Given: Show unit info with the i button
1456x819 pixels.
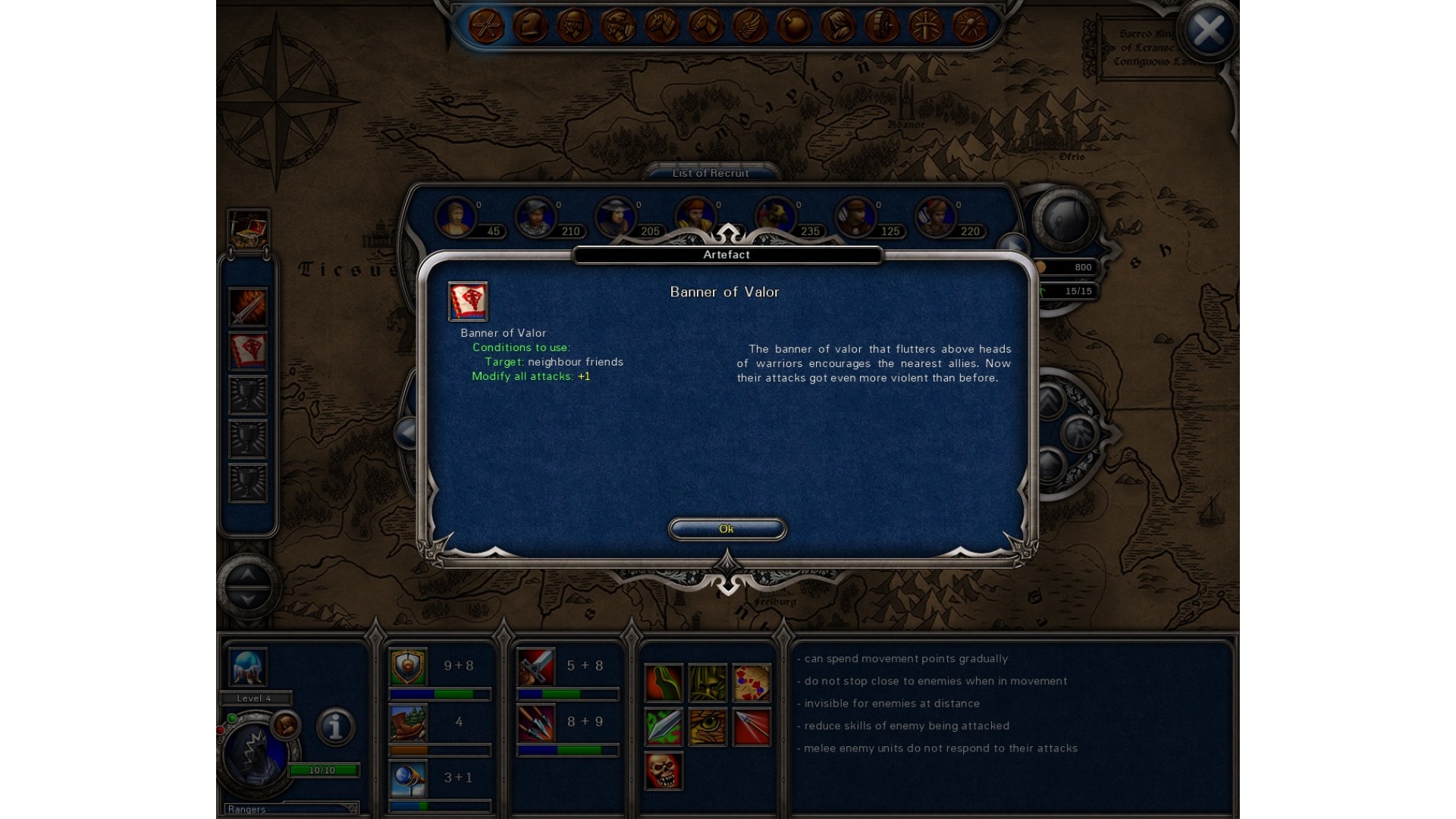Looking at the screenshot, I should [335, 726].
